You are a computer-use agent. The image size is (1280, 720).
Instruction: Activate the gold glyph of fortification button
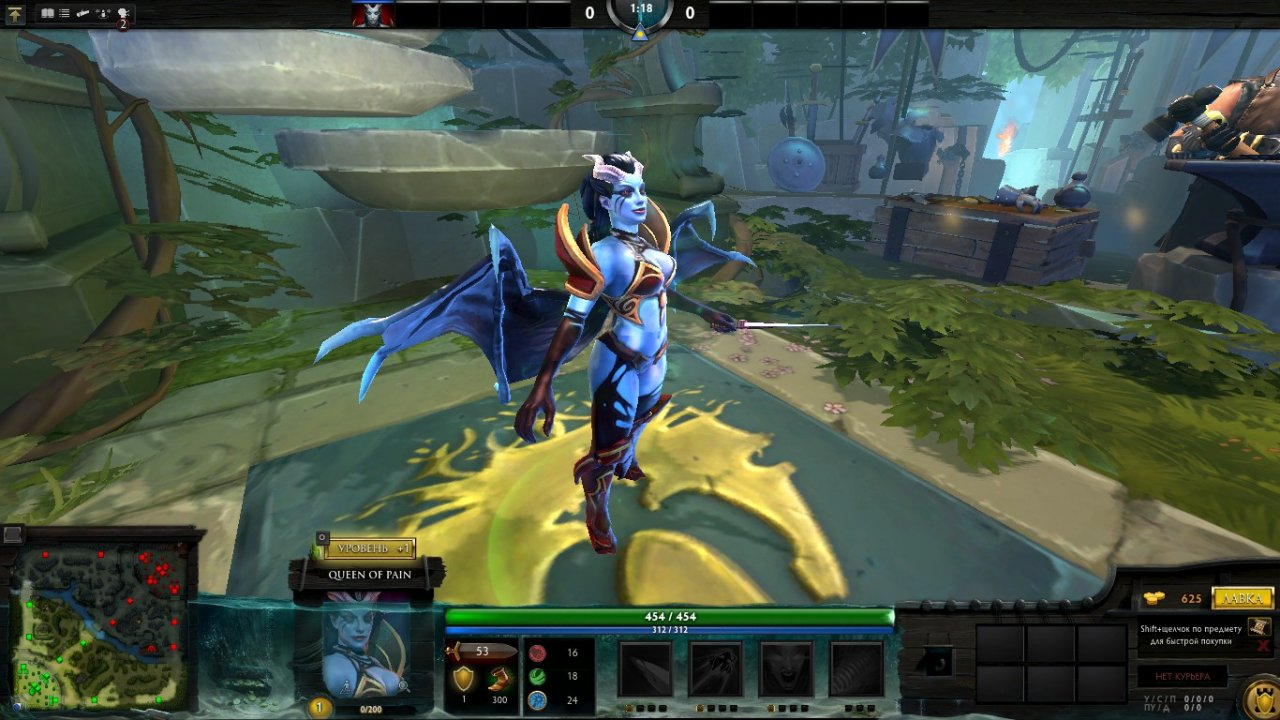click(1259, 696)
